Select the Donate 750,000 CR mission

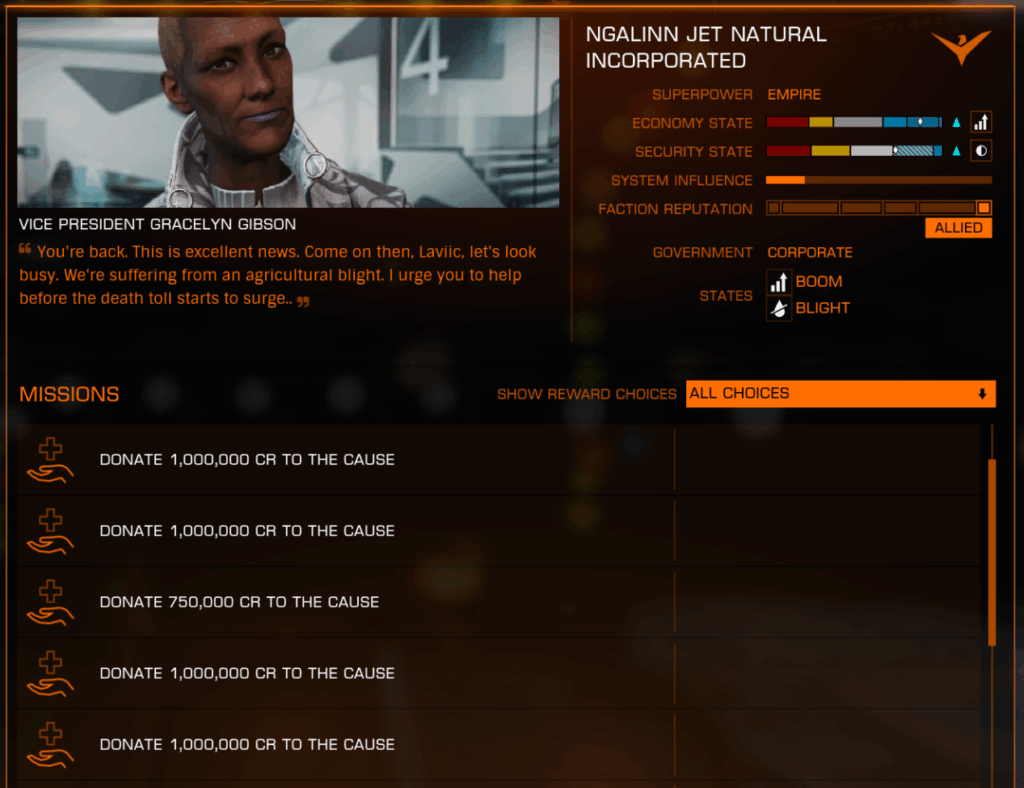240,602
